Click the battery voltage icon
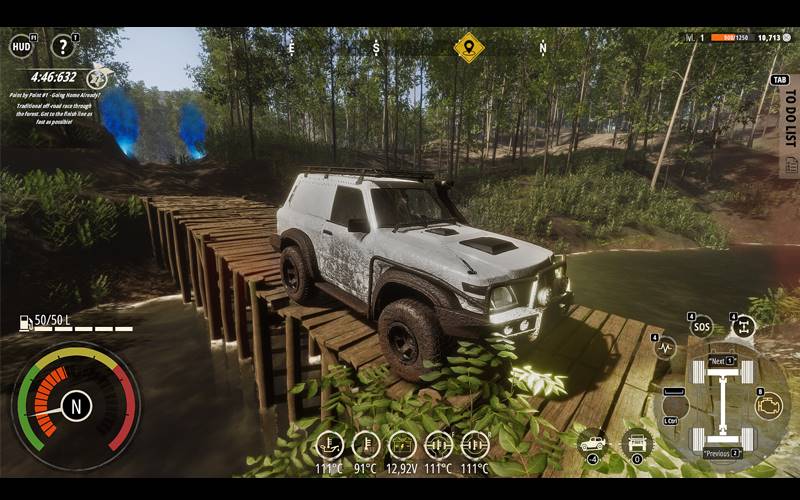800x500 pixels. (x=402, y=445)
